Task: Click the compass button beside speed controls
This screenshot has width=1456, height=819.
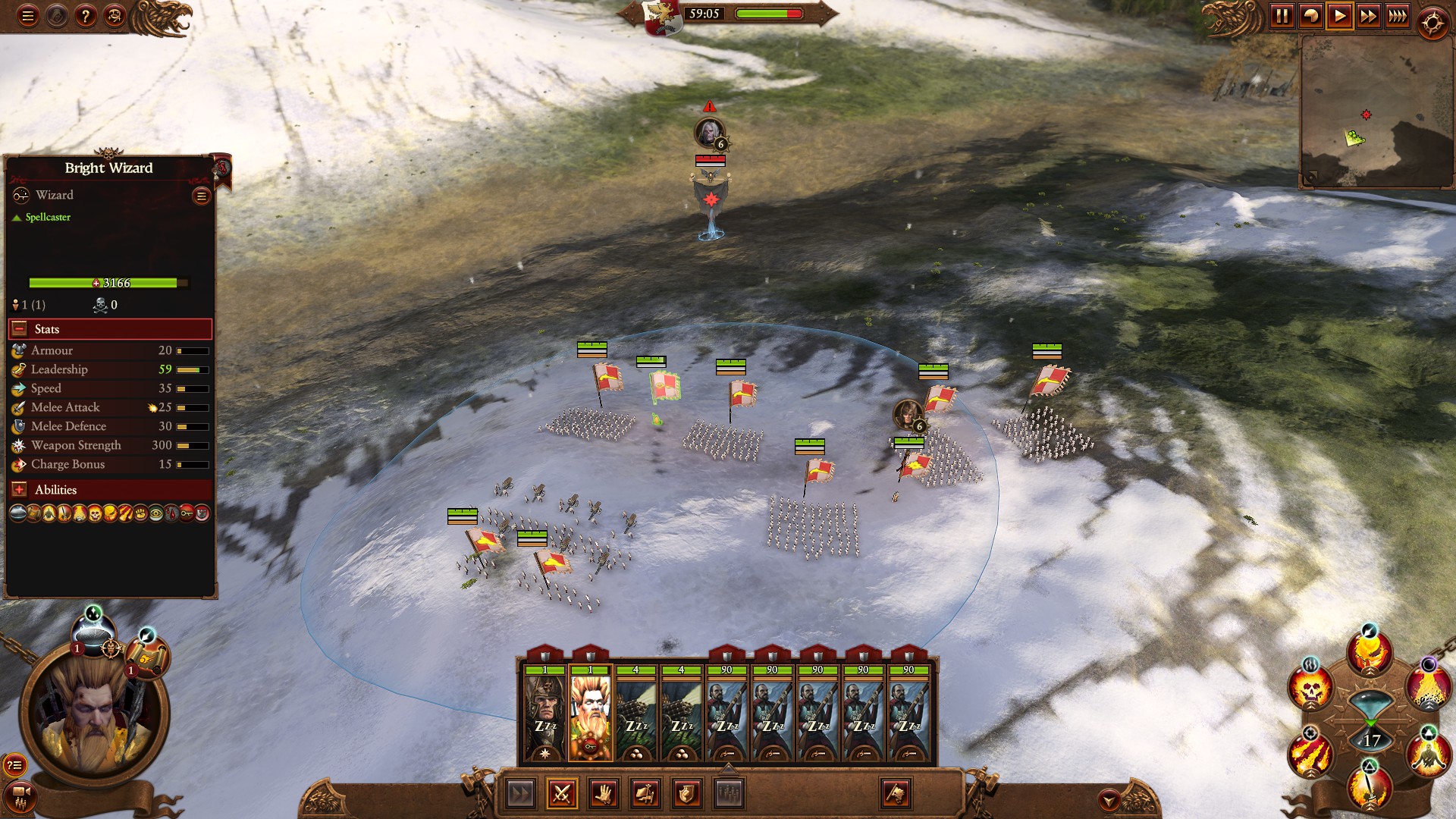Action: (x=1432, y=24)
